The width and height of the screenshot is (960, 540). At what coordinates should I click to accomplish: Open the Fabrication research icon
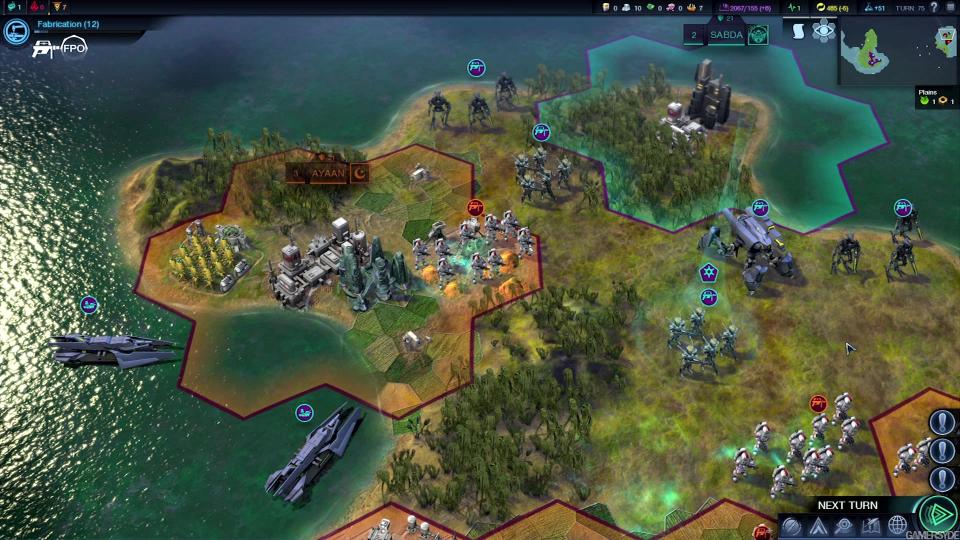coord(16,32)
